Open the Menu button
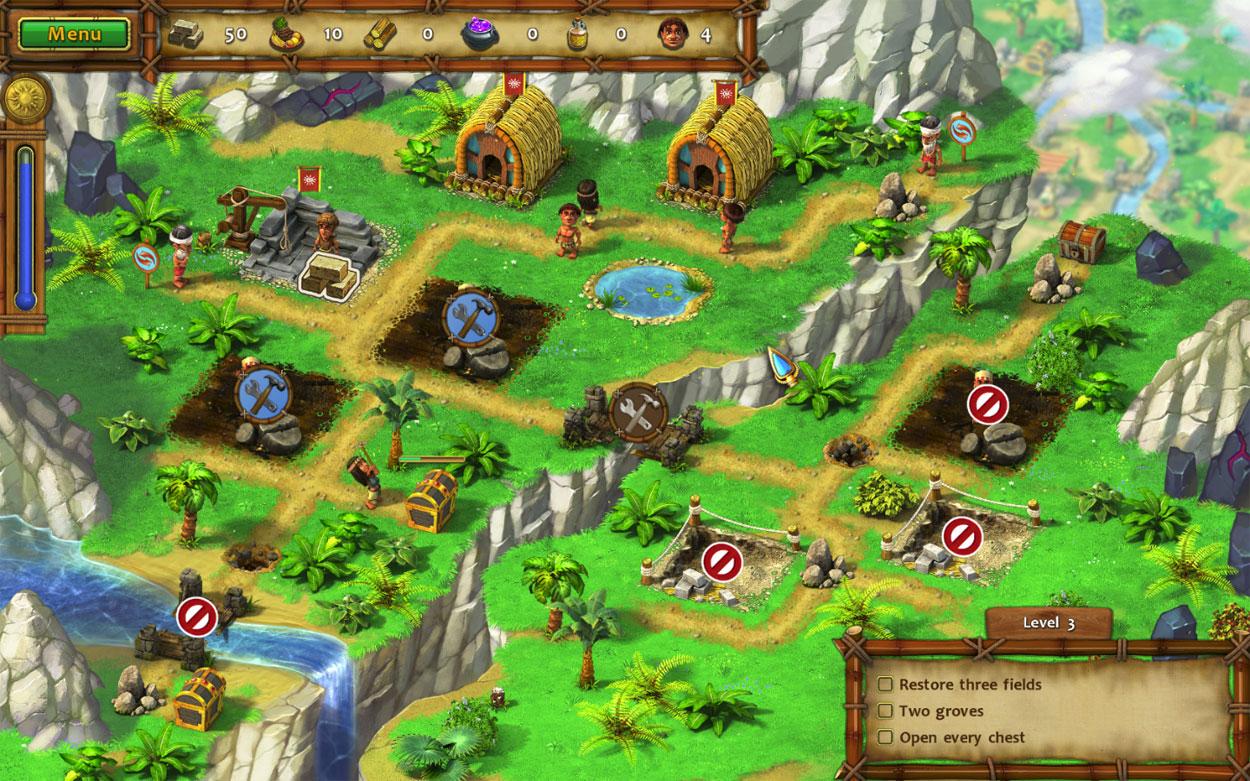 (75, 34)
